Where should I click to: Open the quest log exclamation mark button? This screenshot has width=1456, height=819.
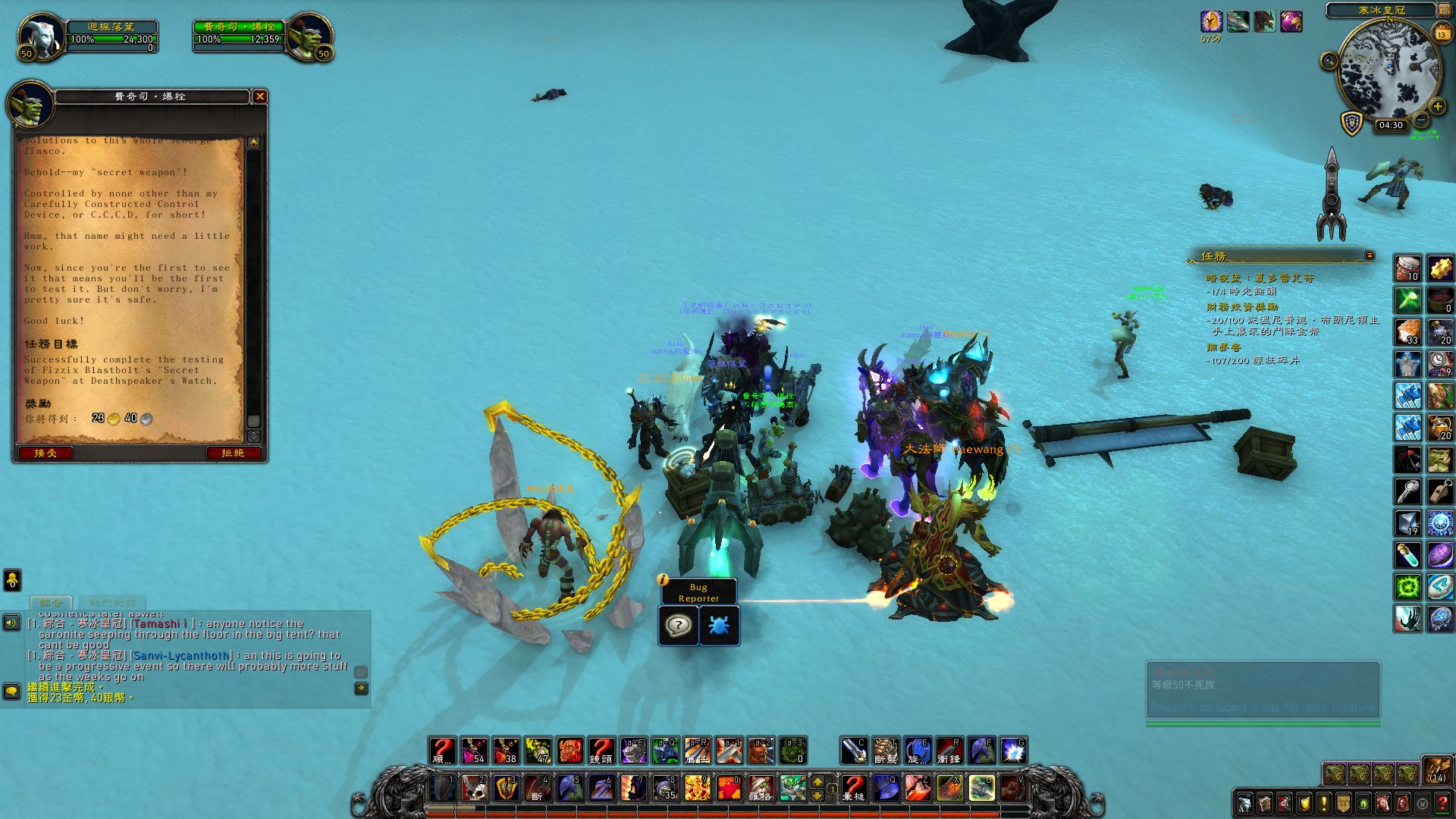point(1324,803)
